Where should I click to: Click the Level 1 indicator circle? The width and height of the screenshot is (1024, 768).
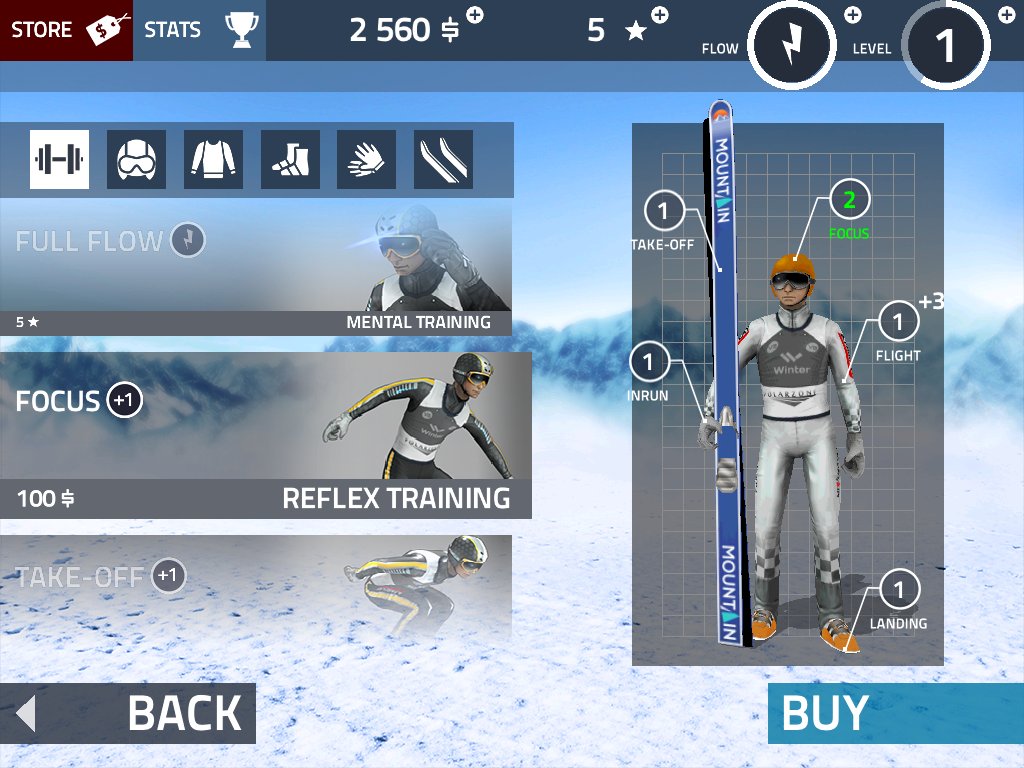(945, 45)
